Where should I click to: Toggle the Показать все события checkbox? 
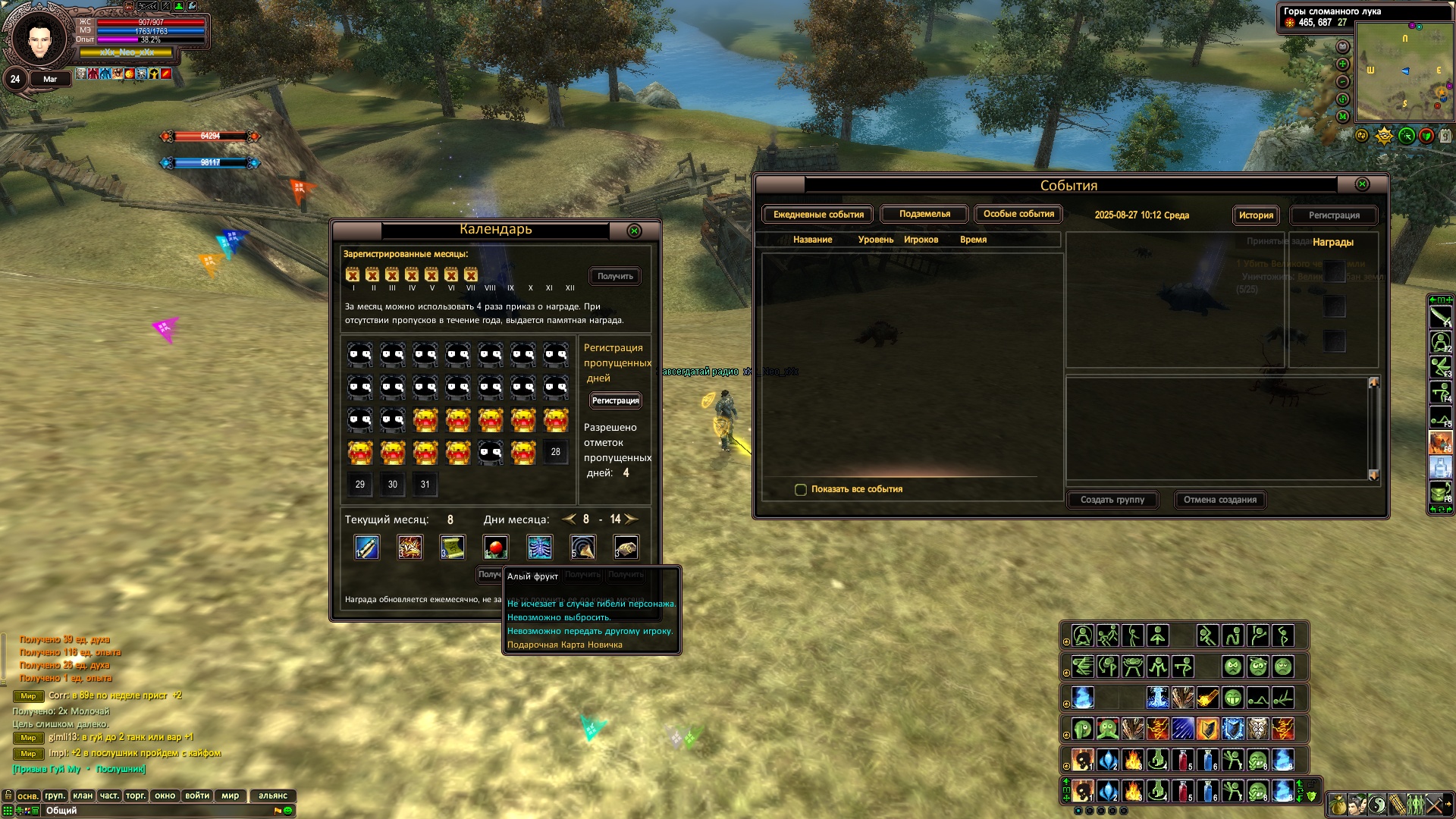tap(801, 490)
